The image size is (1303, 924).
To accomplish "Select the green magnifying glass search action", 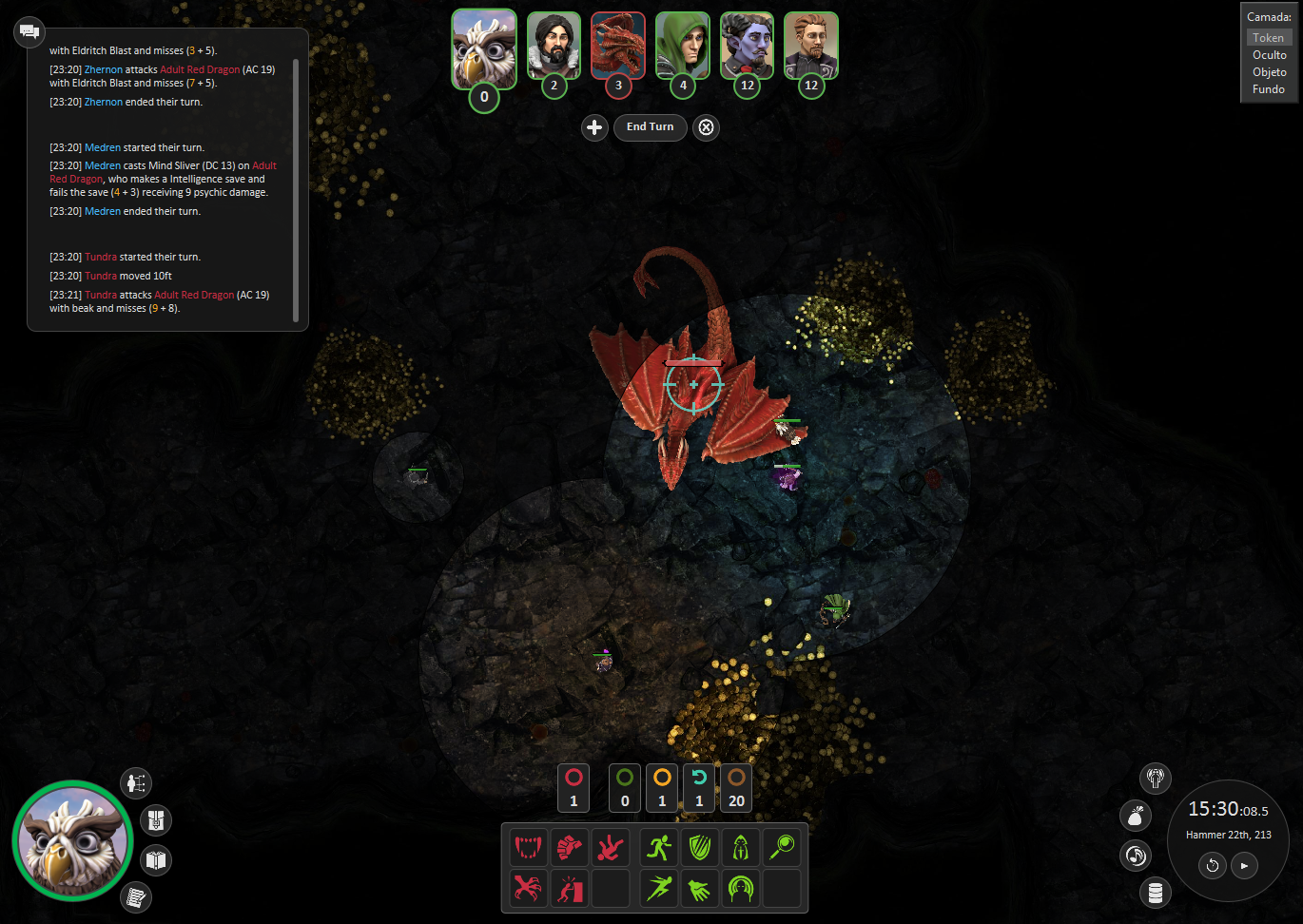I will [x=782, y=847].
